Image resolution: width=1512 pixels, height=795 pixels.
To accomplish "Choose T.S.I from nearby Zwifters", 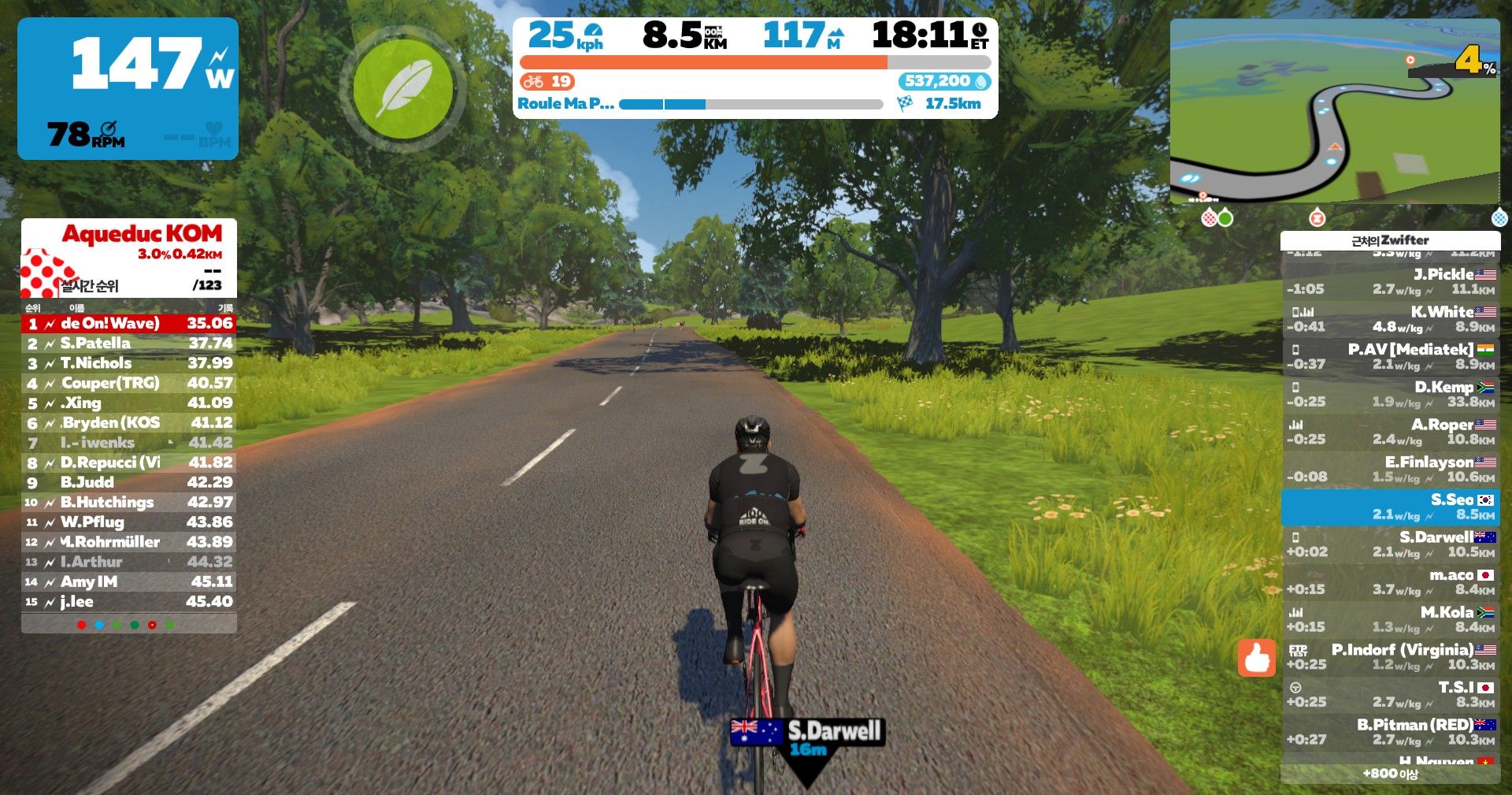I will tap(1391, 694).
